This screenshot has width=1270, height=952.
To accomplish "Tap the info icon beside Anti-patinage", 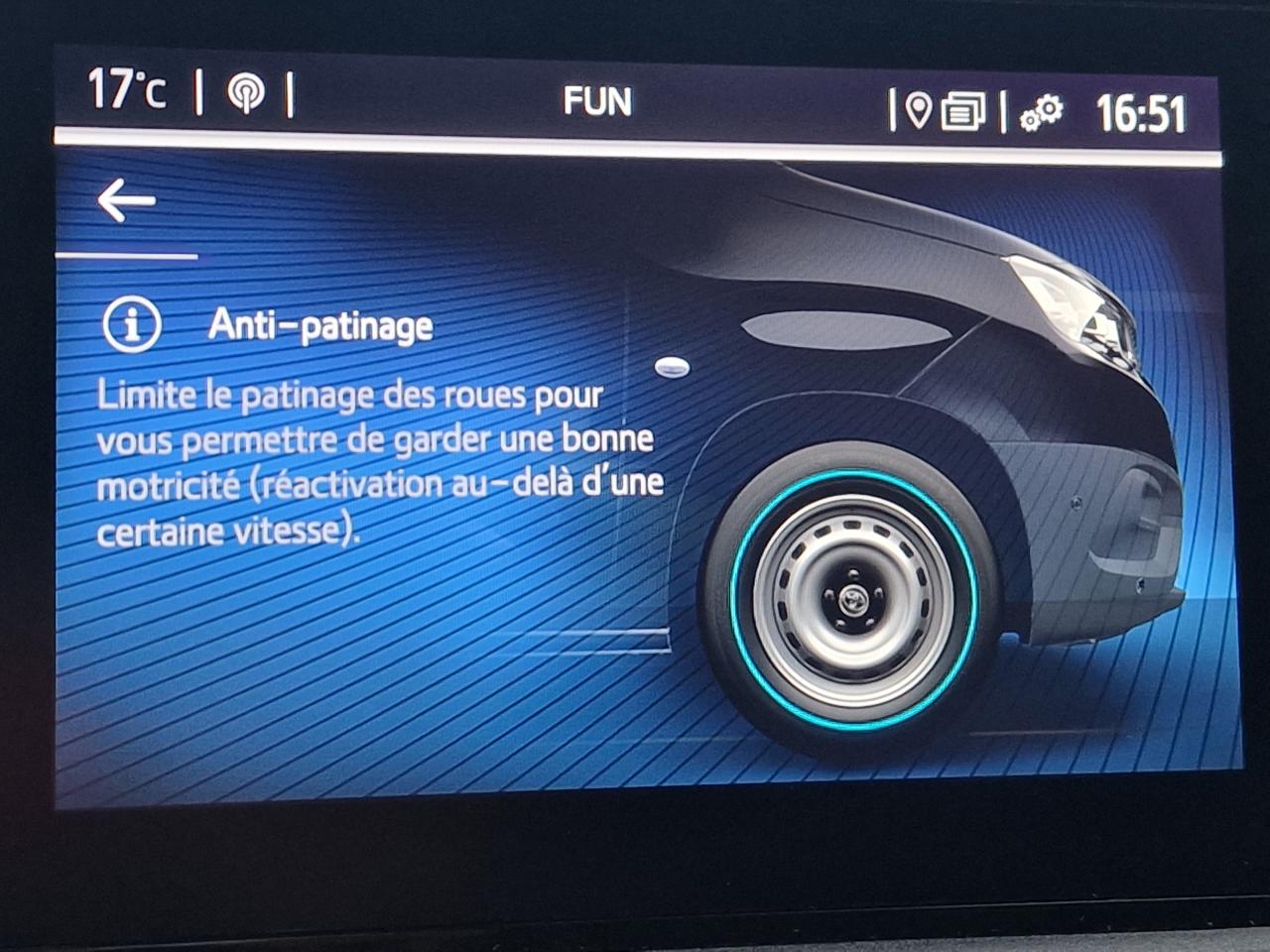I will tap(132, 323).
